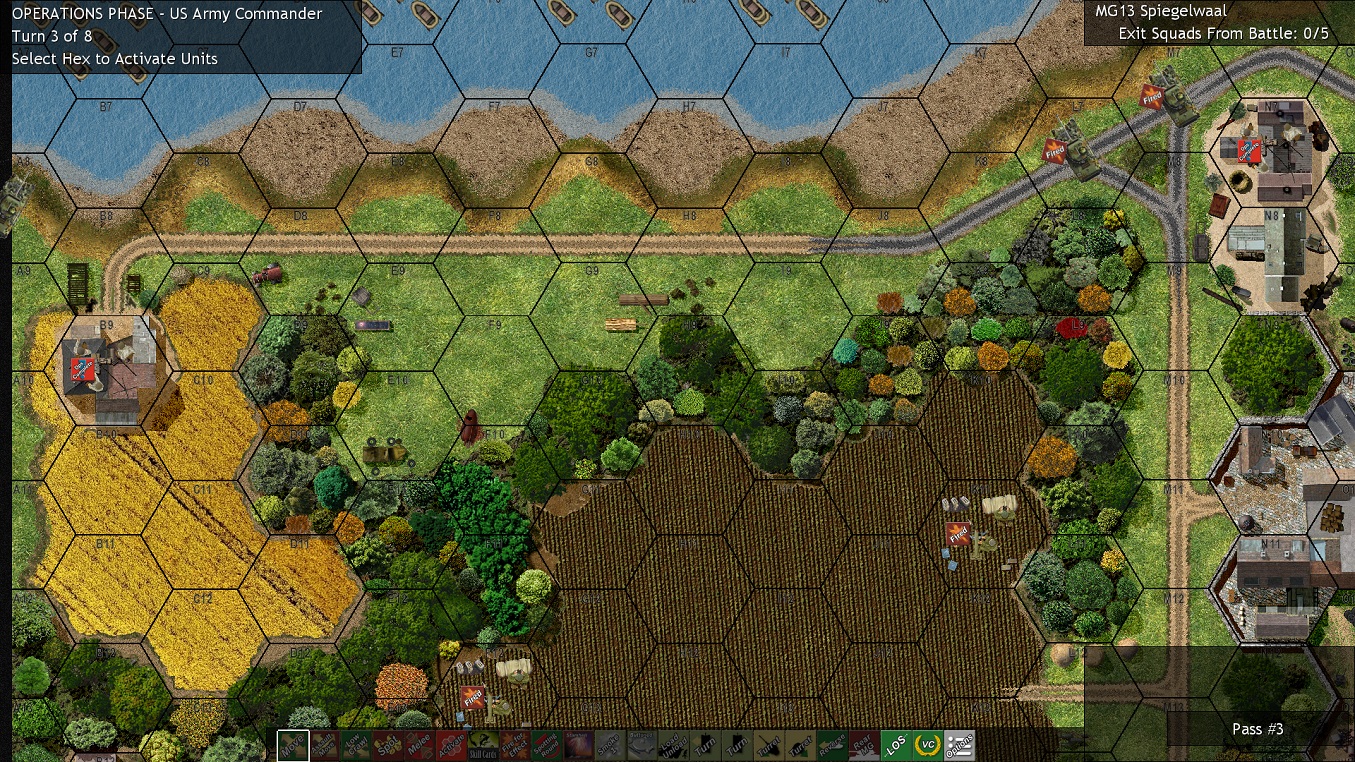Activate the Low Crawl action

point(355,746)
